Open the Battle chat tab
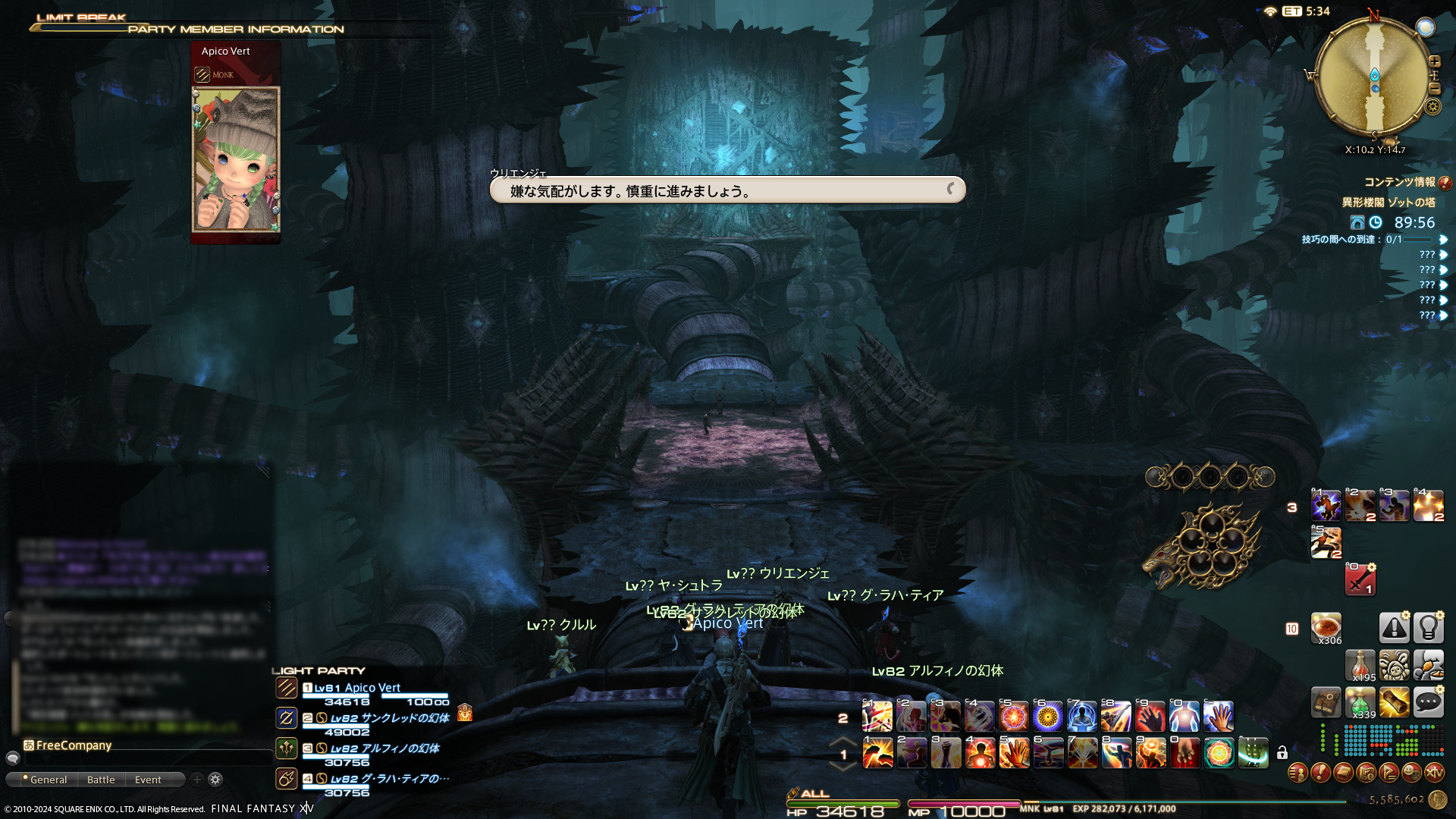This screenshot has height=819, width=1456. tap(101, 780)
